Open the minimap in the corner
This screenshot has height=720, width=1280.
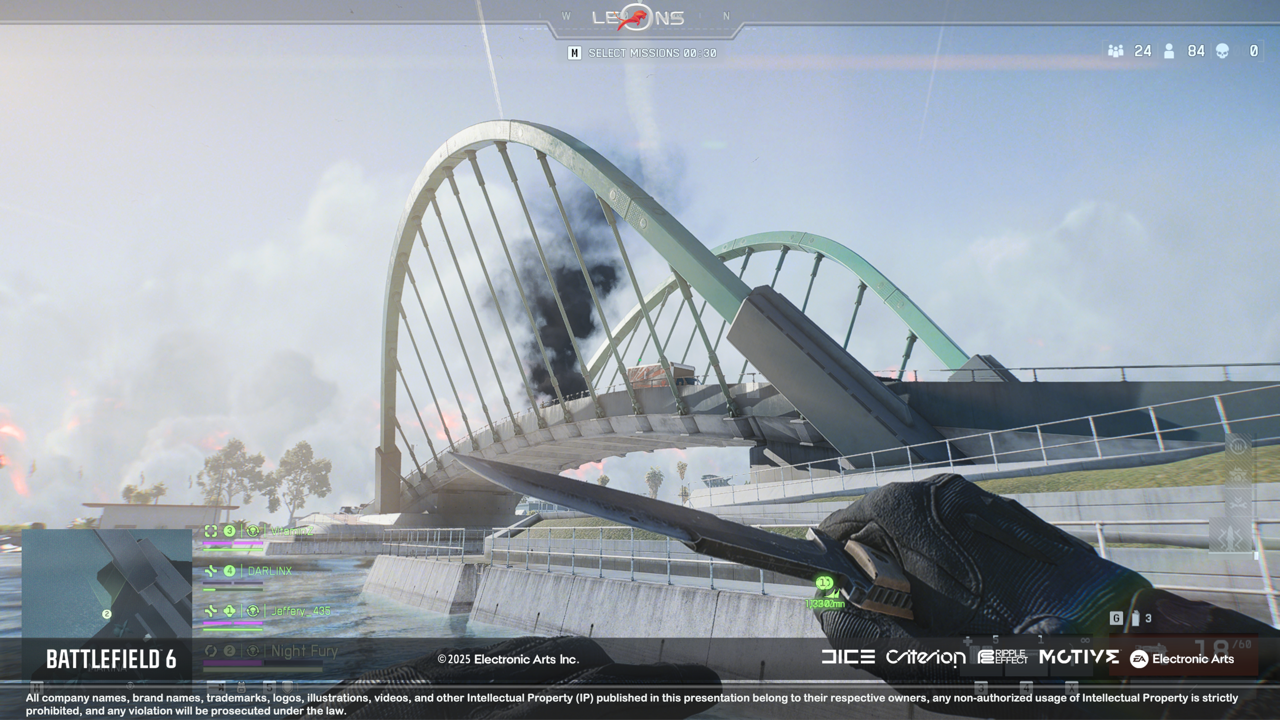tap(106, 584)
